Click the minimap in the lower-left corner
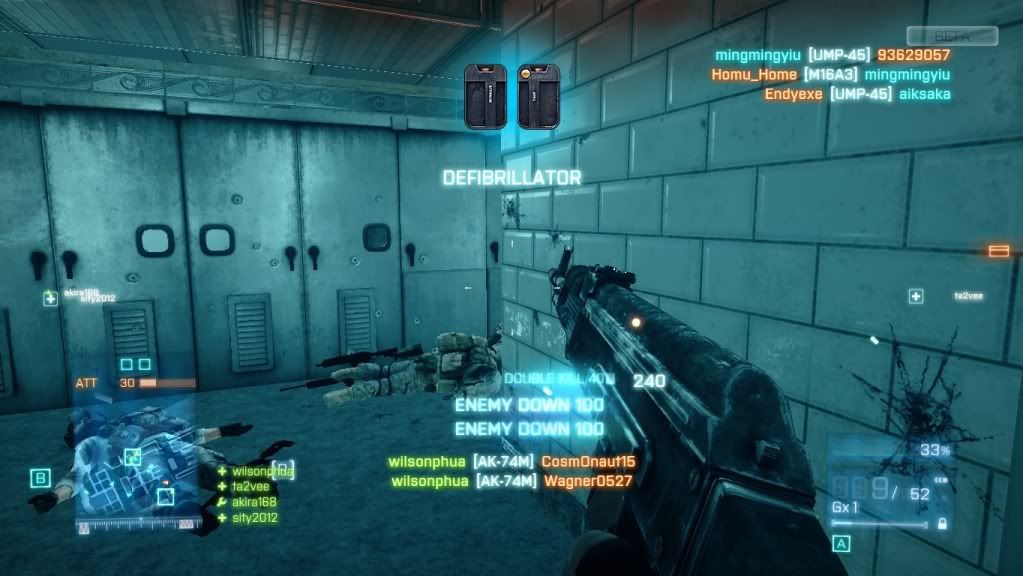 click(x=138, y=472)
